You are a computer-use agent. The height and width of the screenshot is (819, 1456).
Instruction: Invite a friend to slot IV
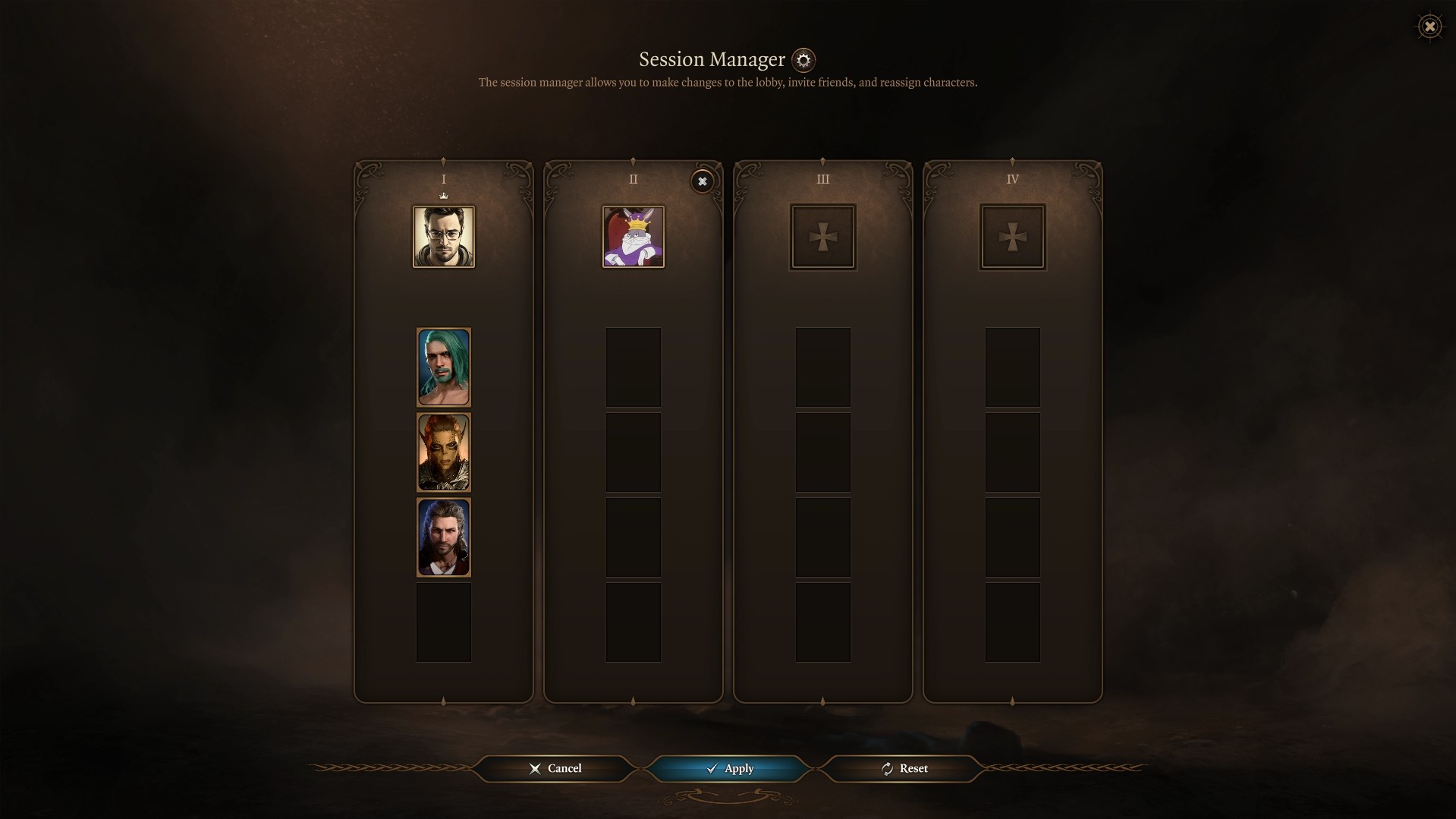[x=1013, y=237]
